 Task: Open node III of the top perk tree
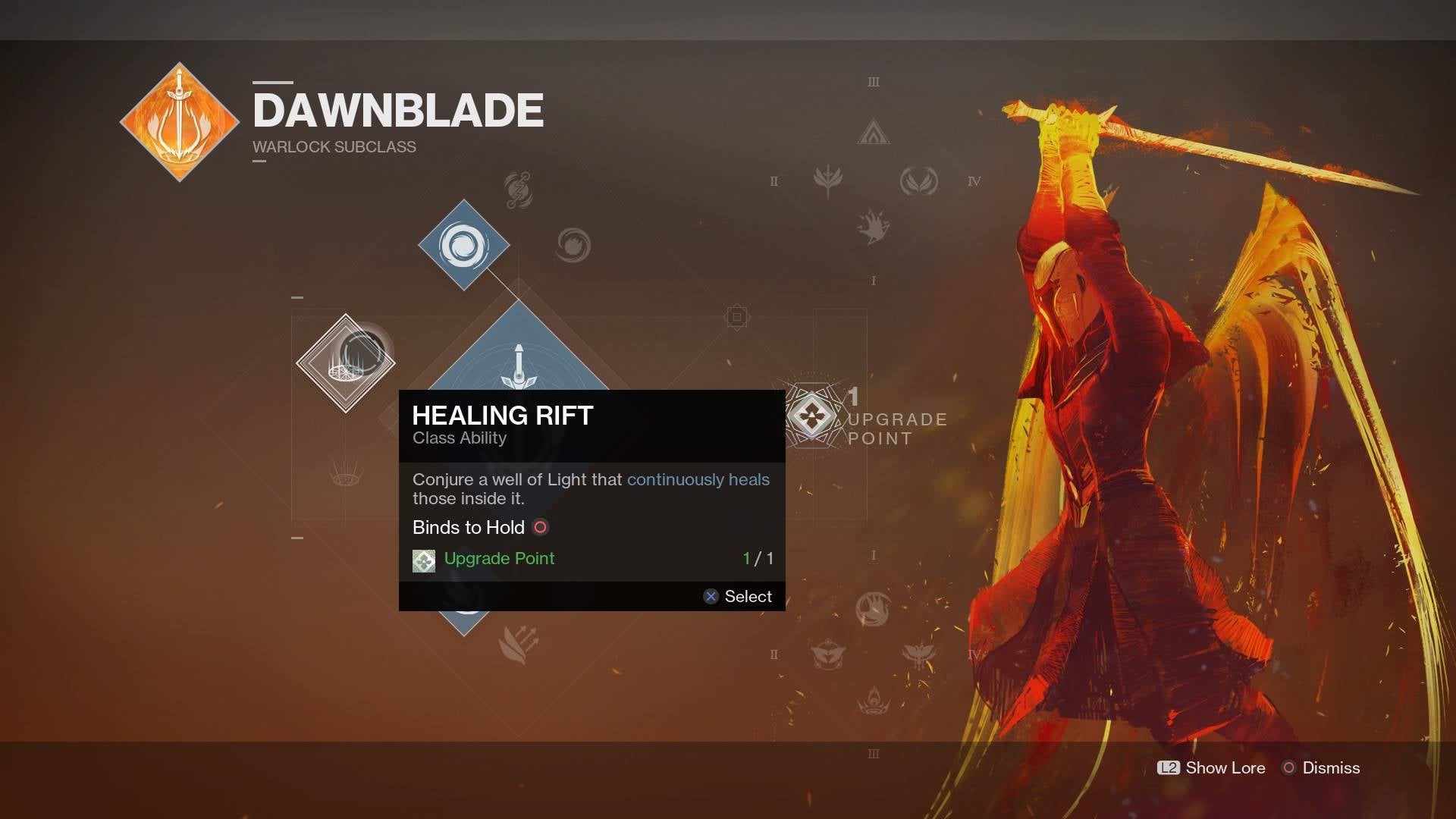[874, 81]
